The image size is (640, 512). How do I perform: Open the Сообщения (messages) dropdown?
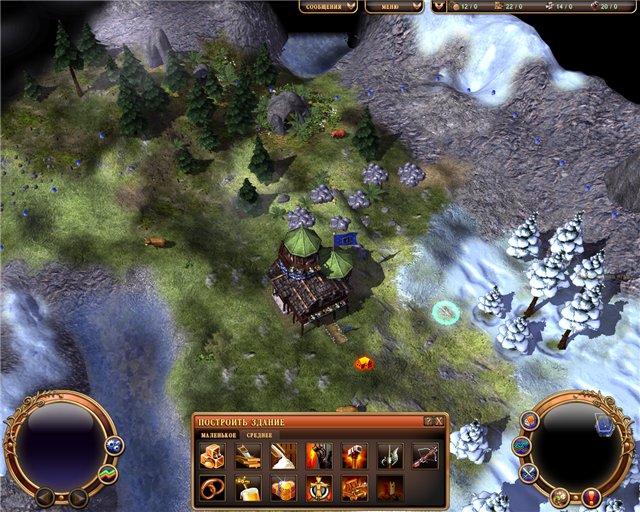coord(328,6)
